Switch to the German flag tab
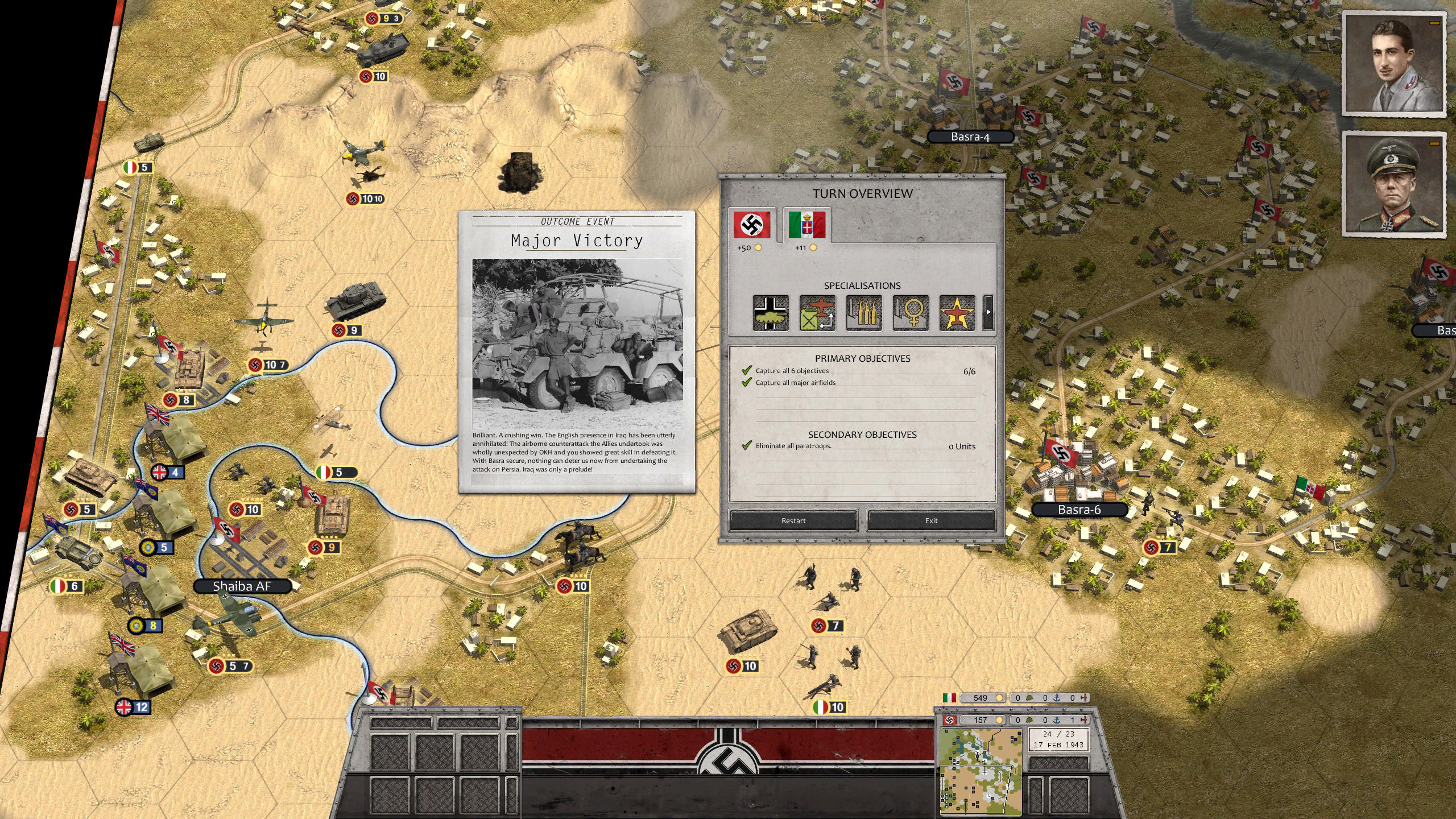This screenshot has height=819, width=1456. [751, 225]
